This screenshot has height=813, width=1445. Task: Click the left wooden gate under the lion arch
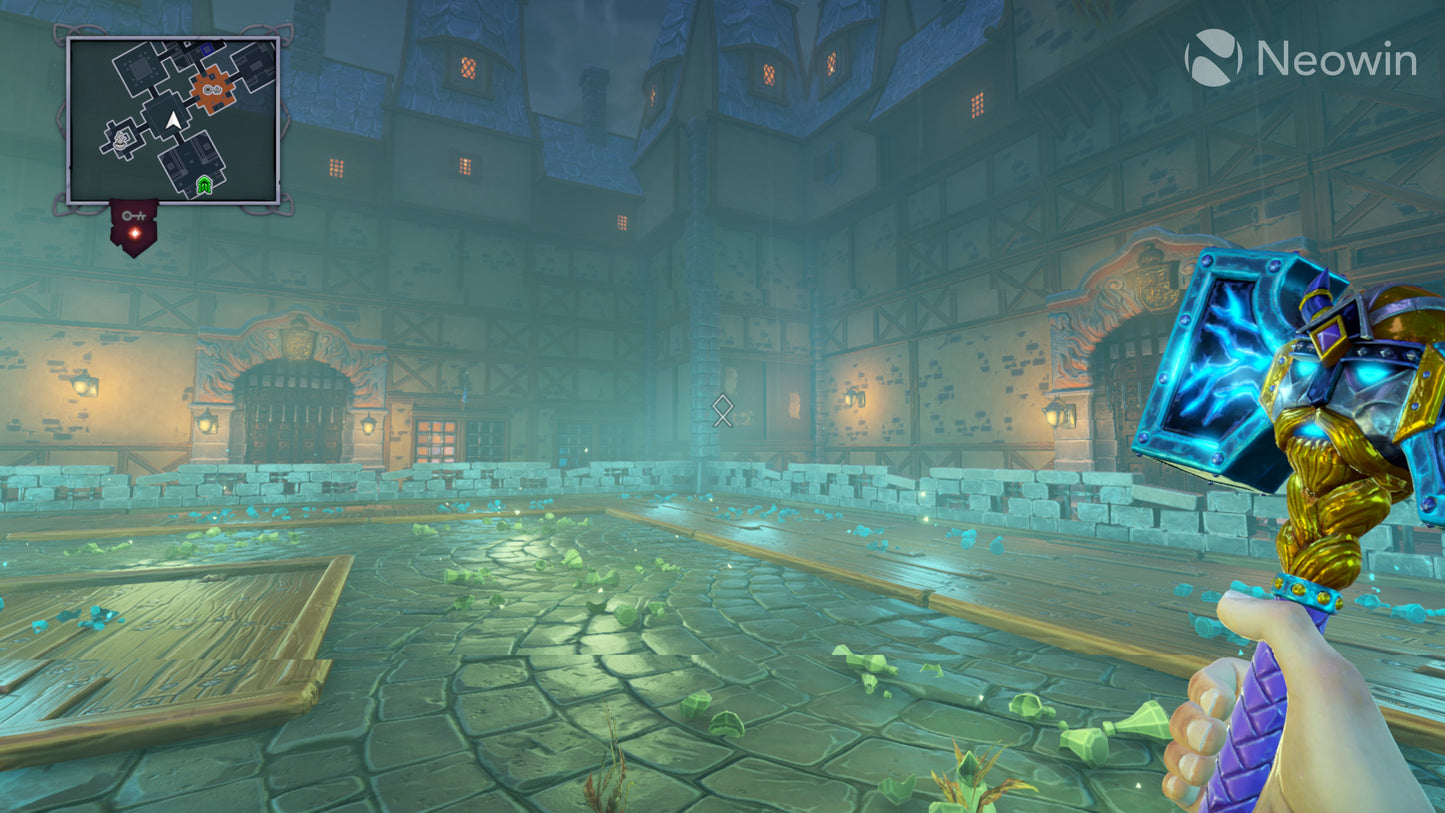(x=295, y=420)
